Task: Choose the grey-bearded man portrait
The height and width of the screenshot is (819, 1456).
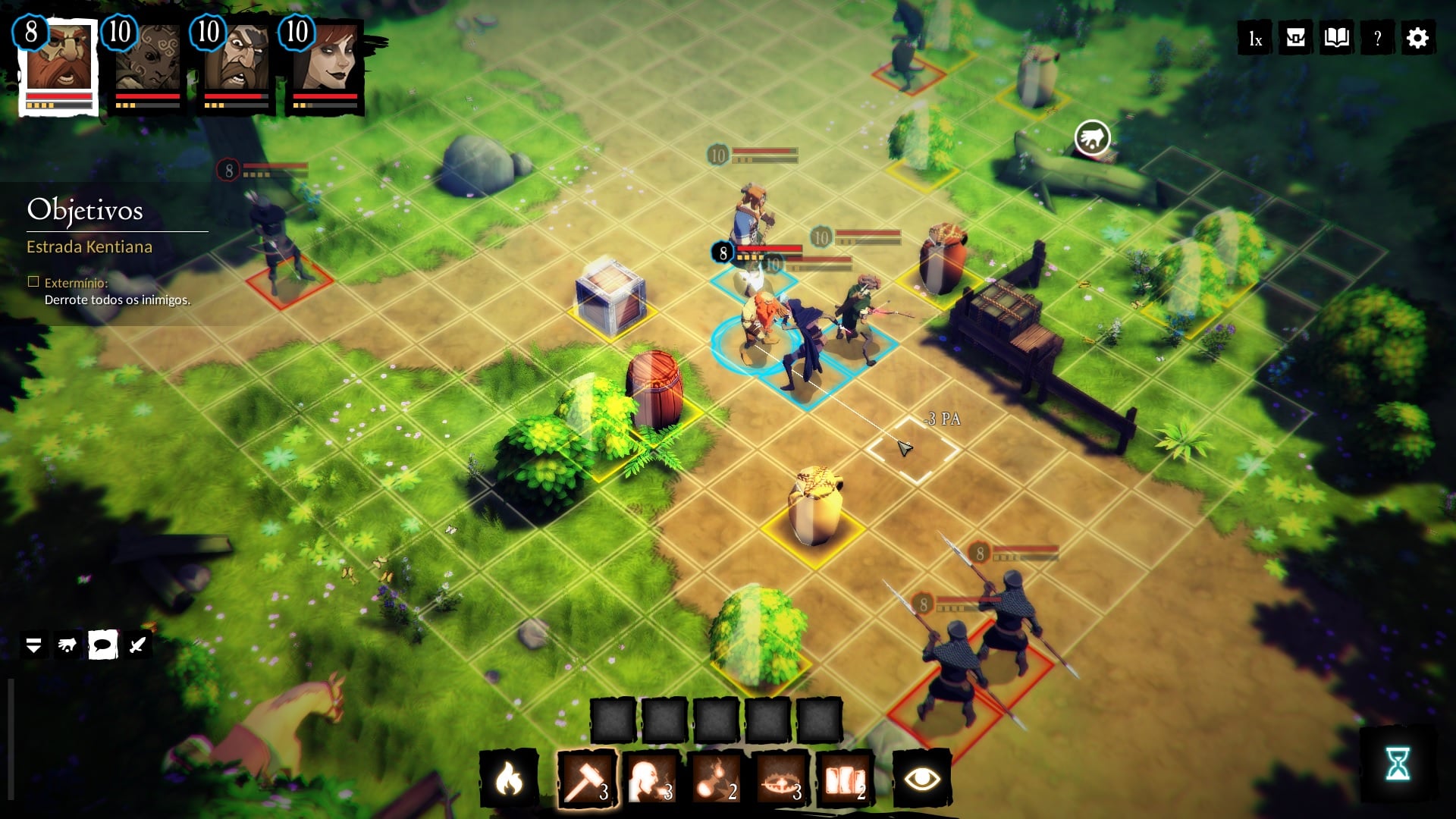Action: [237, 64]
